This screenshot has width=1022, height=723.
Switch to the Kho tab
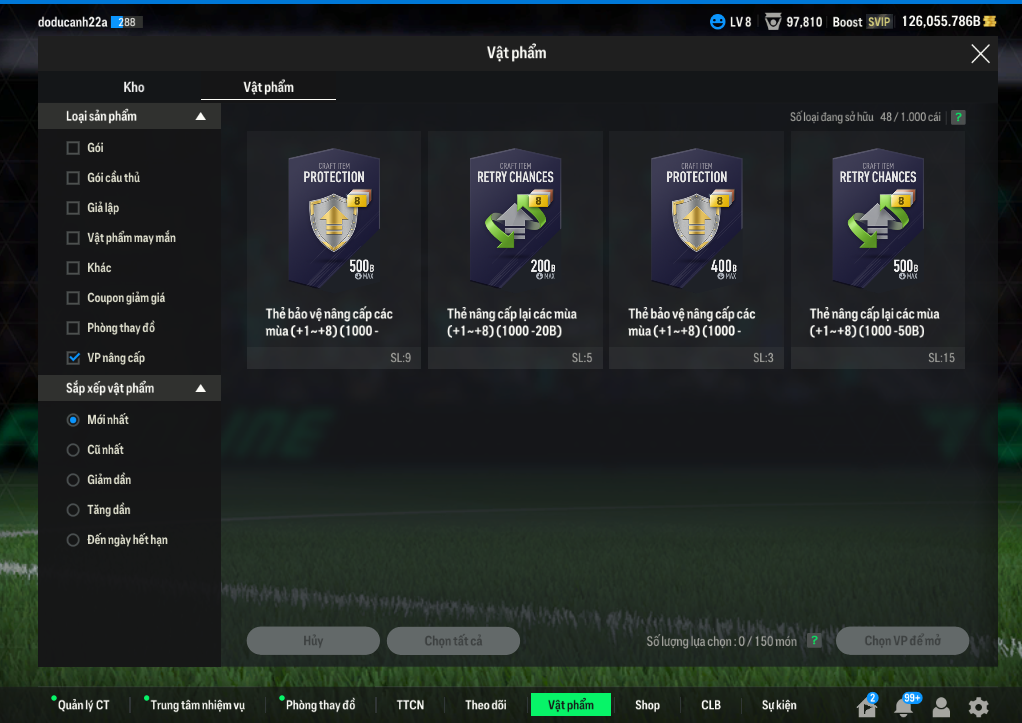tap(134, 87)
